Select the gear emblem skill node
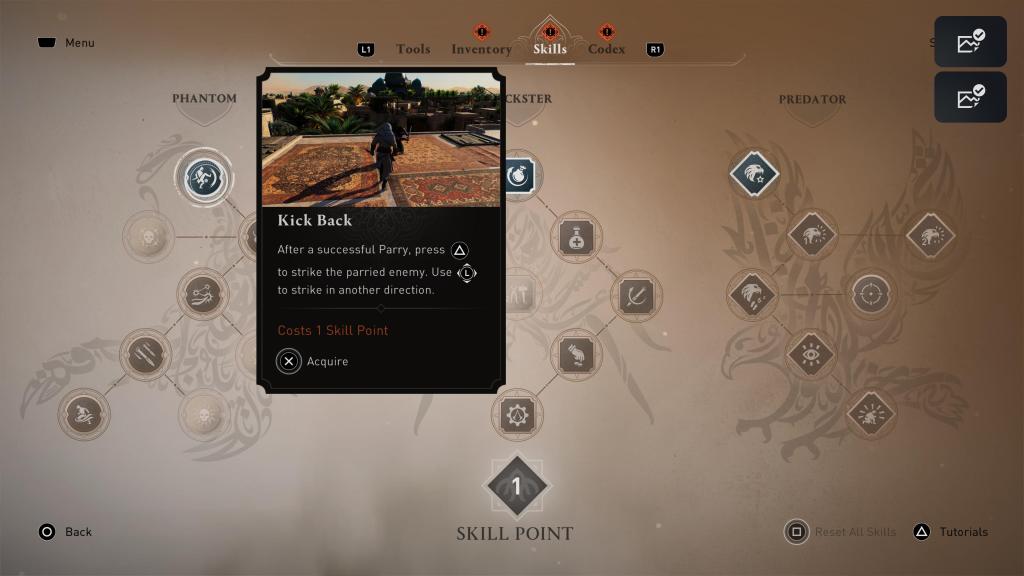 pyautogui.click(x=517, y=414)
